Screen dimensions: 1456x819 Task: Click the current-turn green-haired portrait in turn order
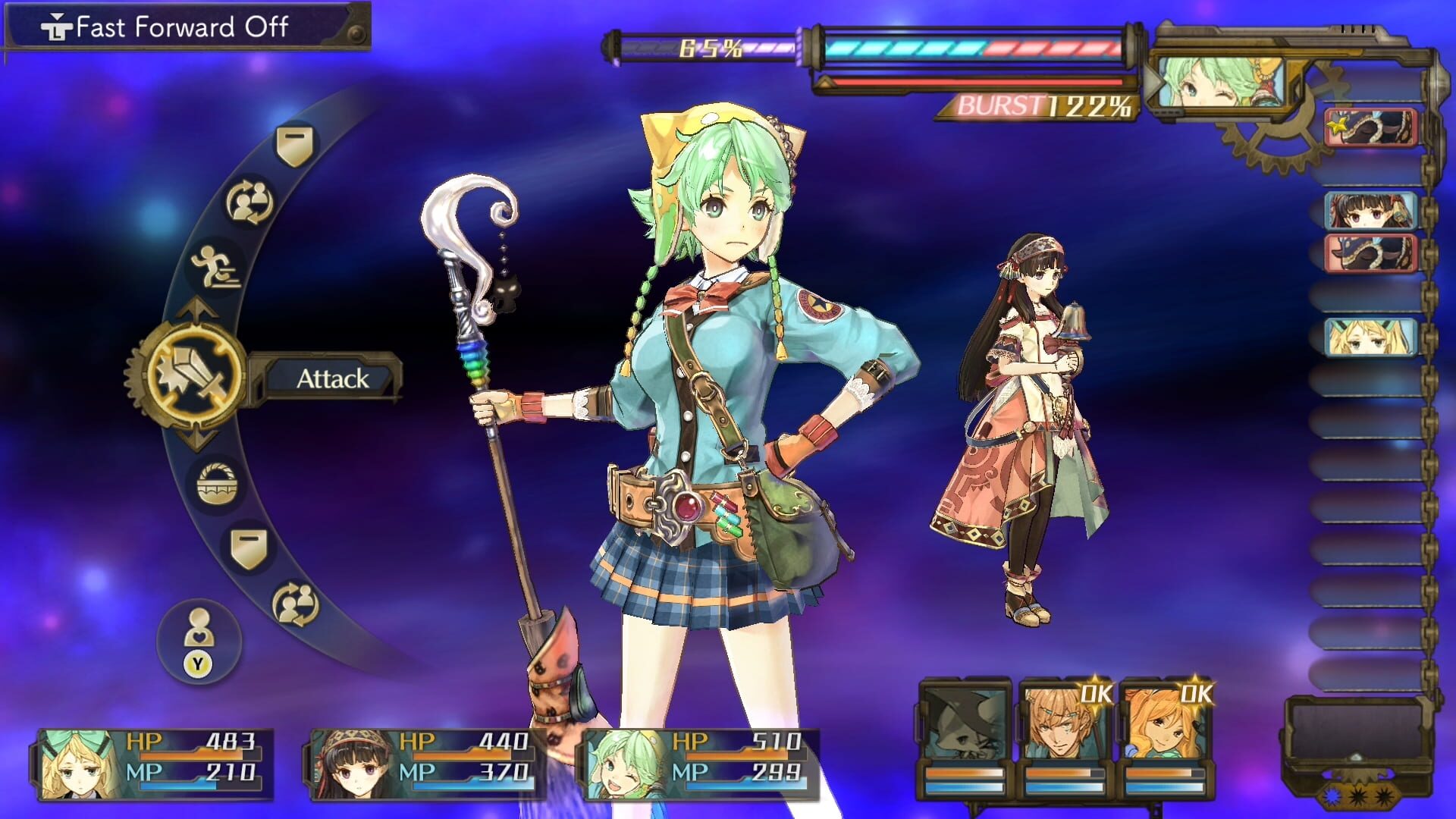click(x=1219, y=83)
